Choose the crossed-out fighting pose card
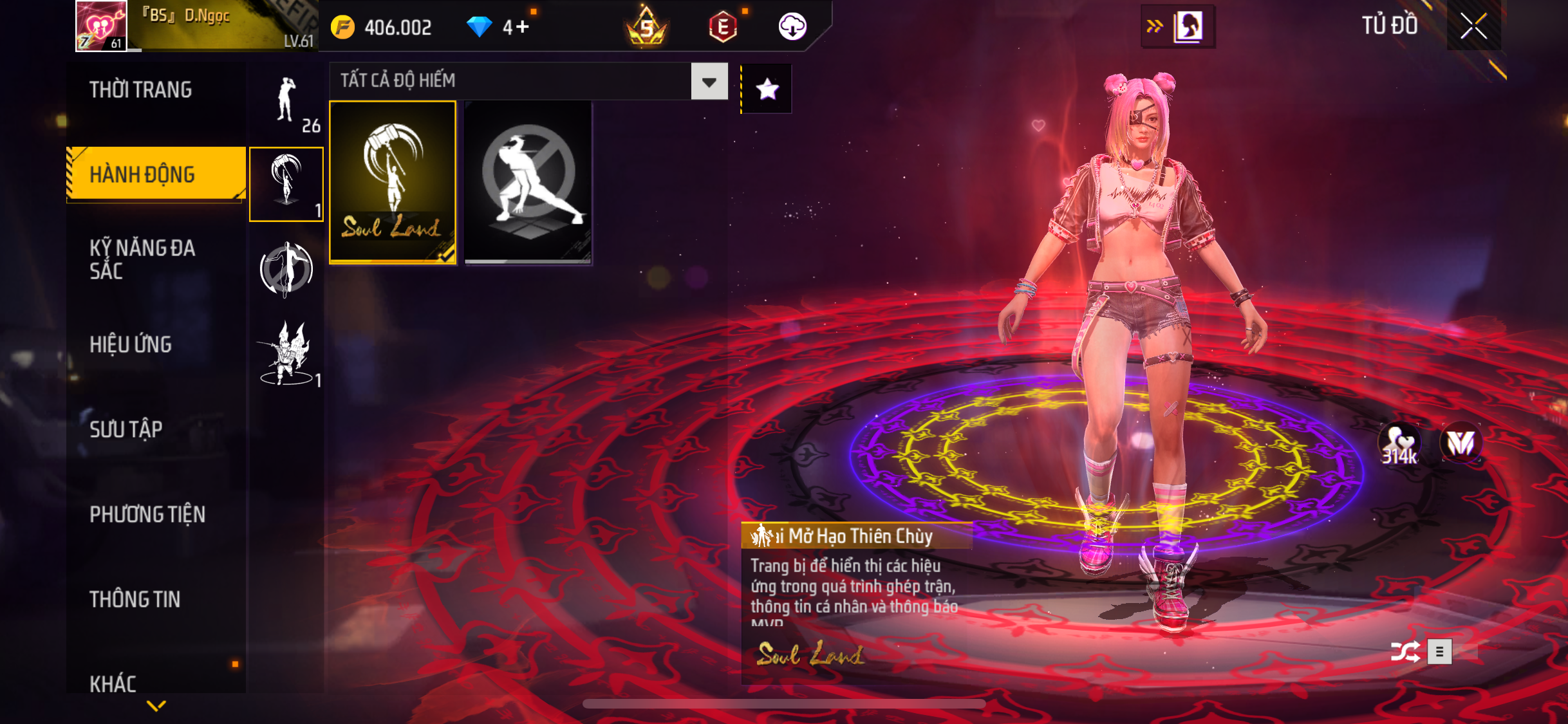Screen dimensions: 1568x724 [x=528, y=182]
